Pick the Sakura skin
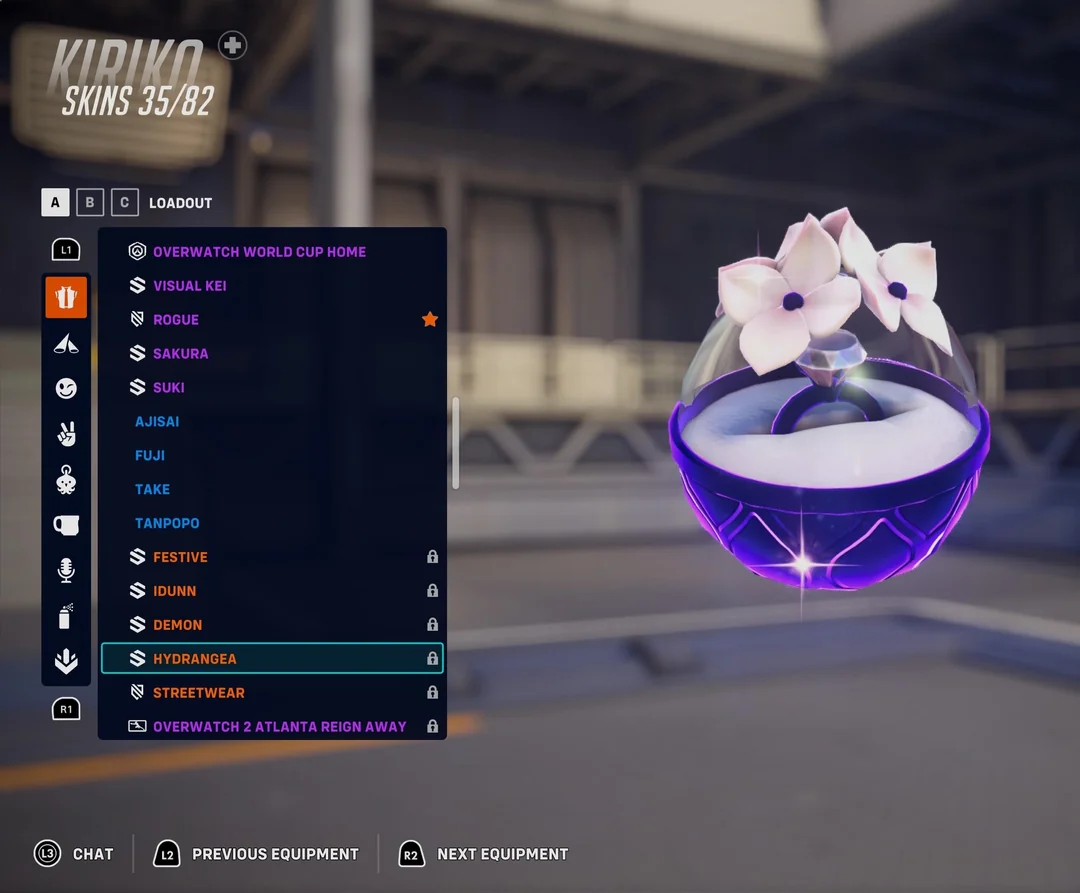Image resolution: width=1080 pixels, height=893 pixels. coord(181,354)
